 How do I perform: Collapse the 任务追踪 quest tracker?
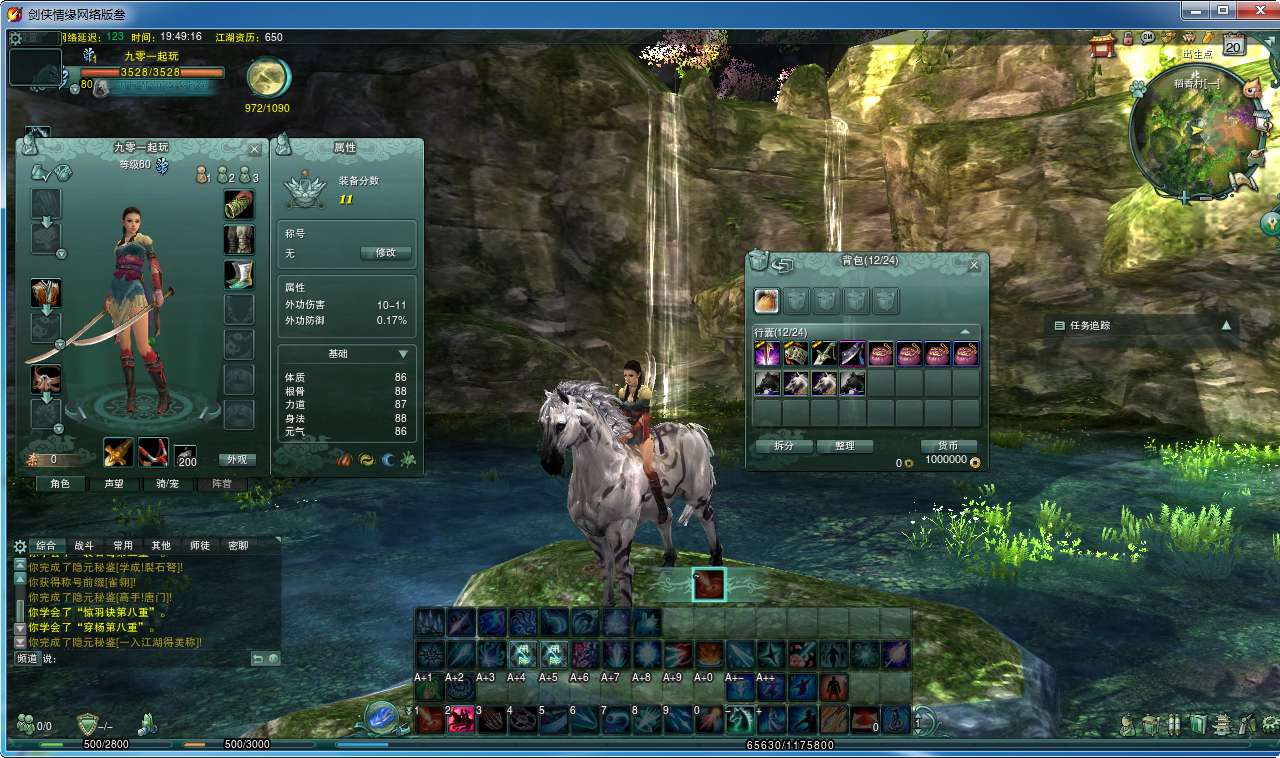(x=1226, y=325)
